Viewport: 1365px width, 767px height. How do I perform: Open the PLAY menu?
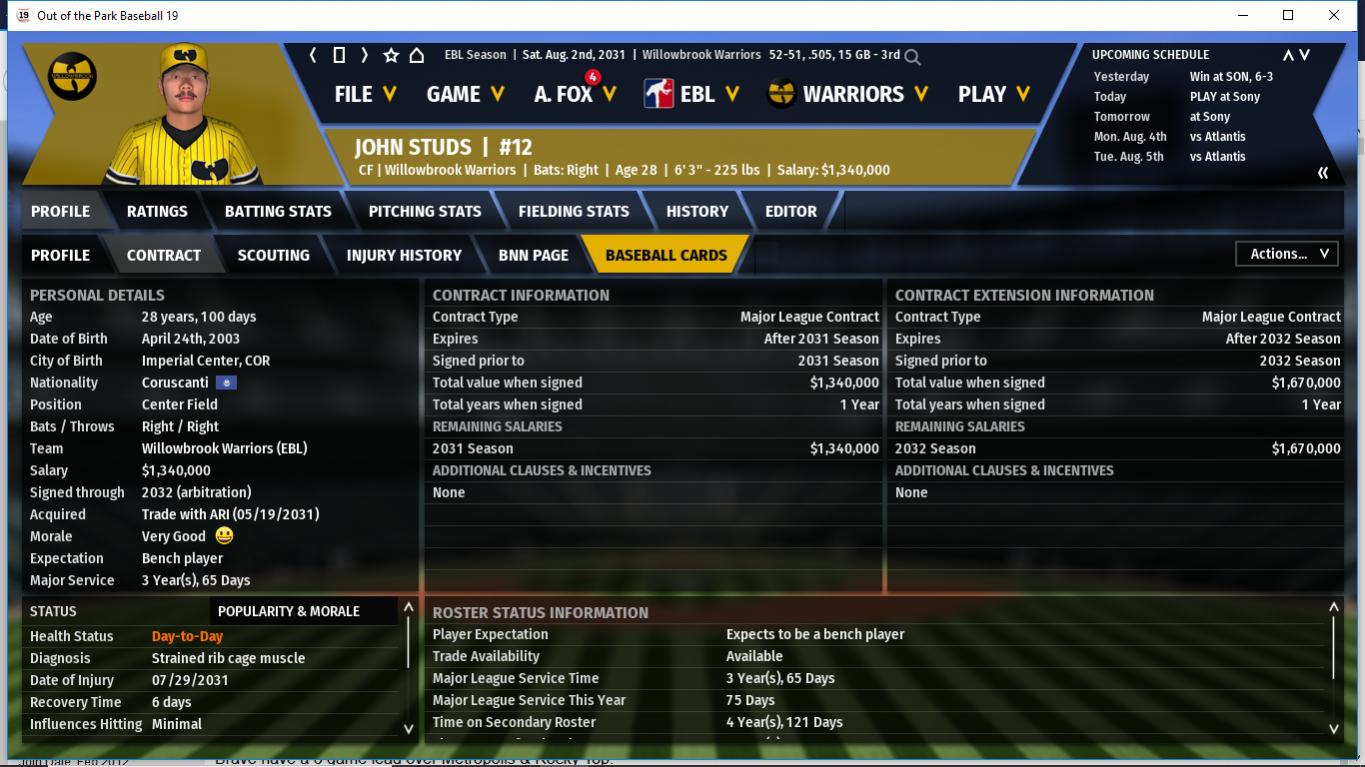[x=993, y=94]
